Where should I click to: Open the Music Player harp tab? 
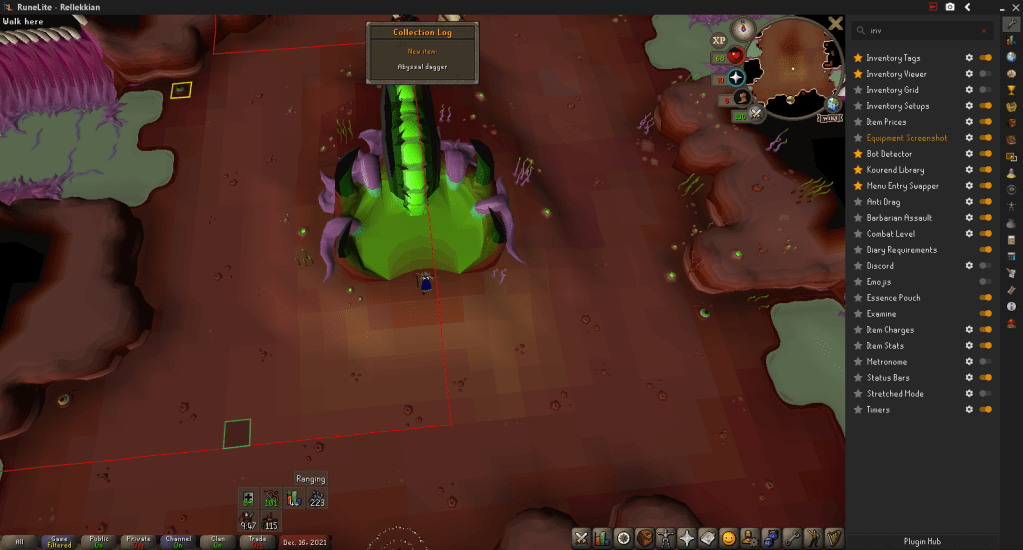[833, 538]
